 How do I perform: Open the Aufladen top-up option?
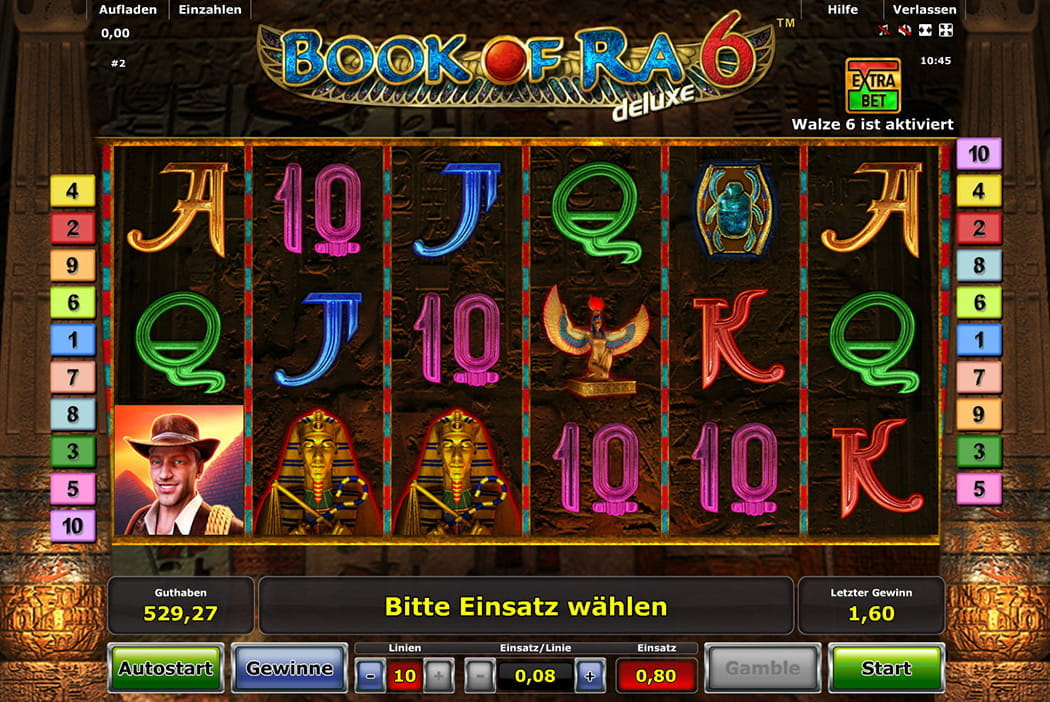click(126, 9)
